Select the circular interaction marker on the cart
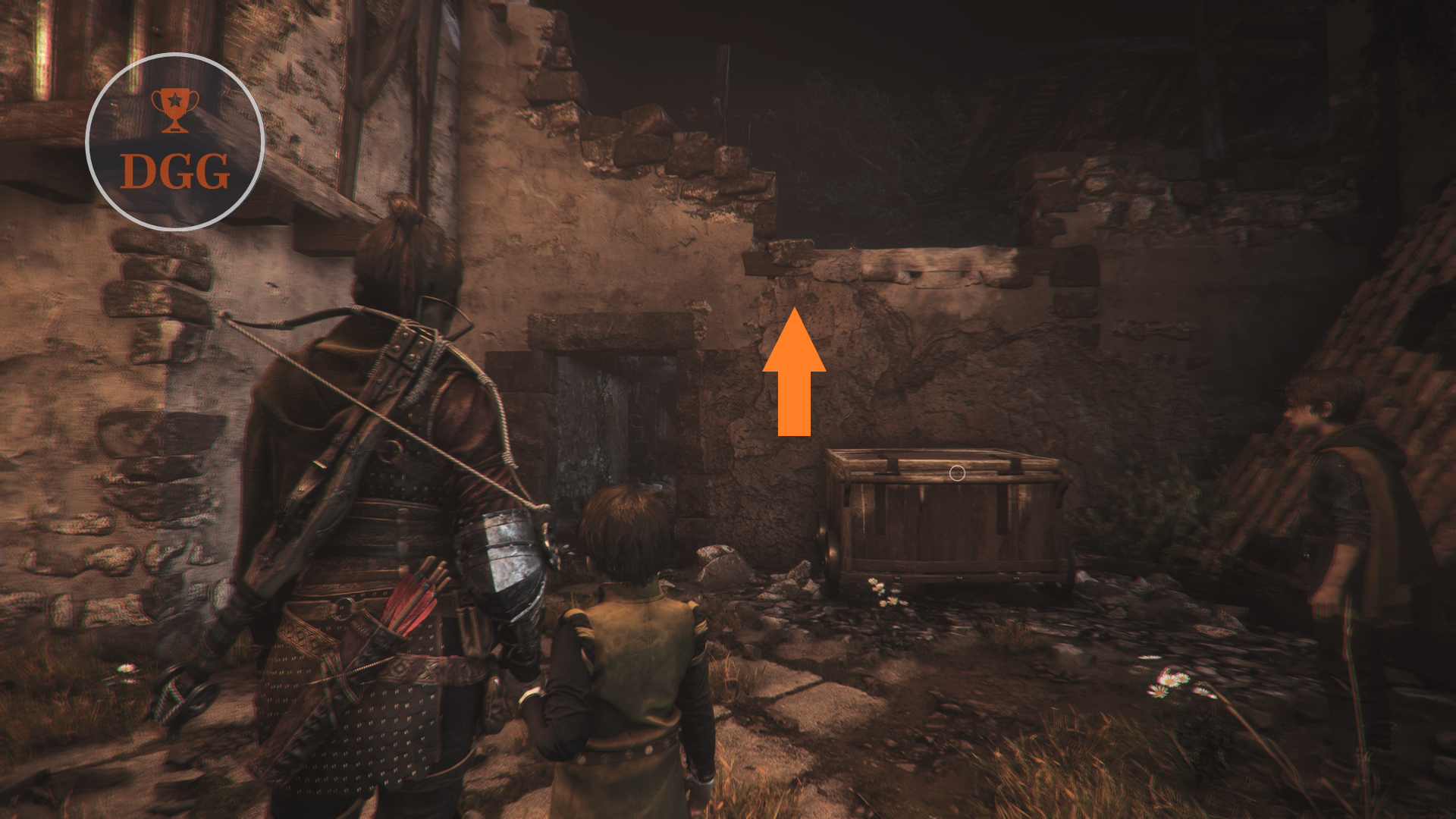Viewport: 1456px width, 819px height. point(957,473)
